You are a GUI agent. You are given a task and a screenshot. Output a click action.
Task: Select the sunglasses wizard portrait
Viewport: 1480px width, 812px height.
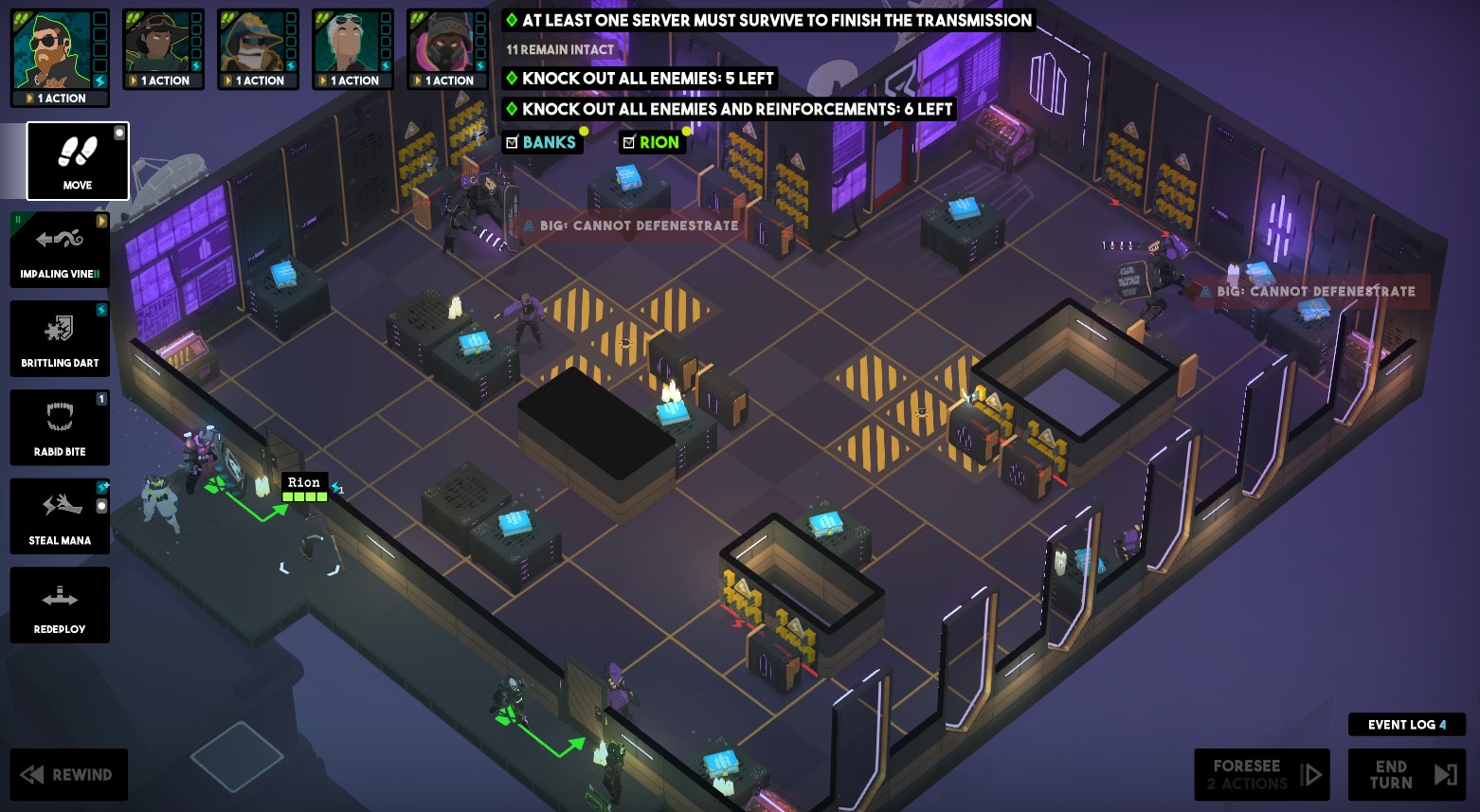(60, 47)
